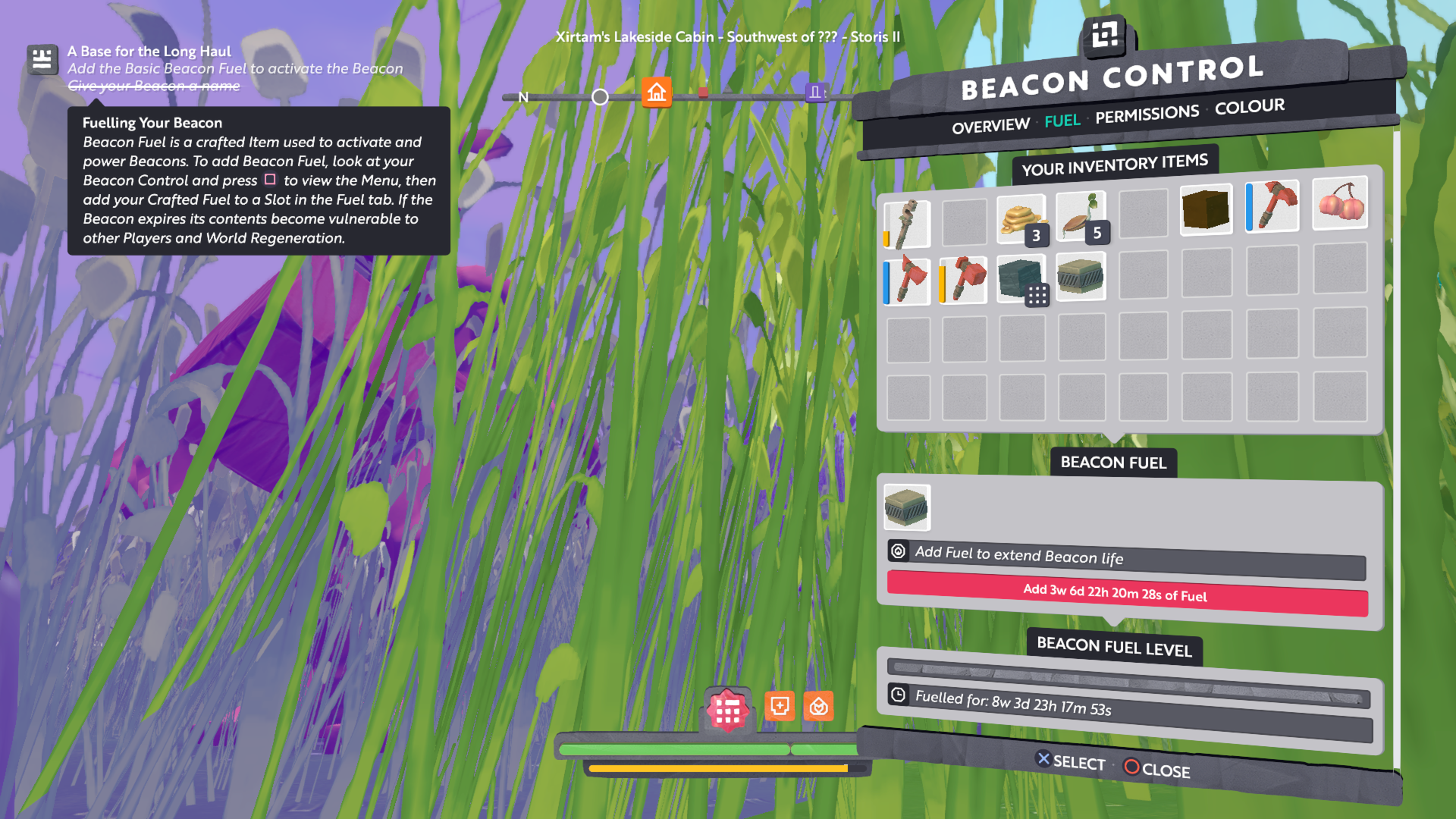Choose the beacon fuel block in inventory

[1081, 276]
